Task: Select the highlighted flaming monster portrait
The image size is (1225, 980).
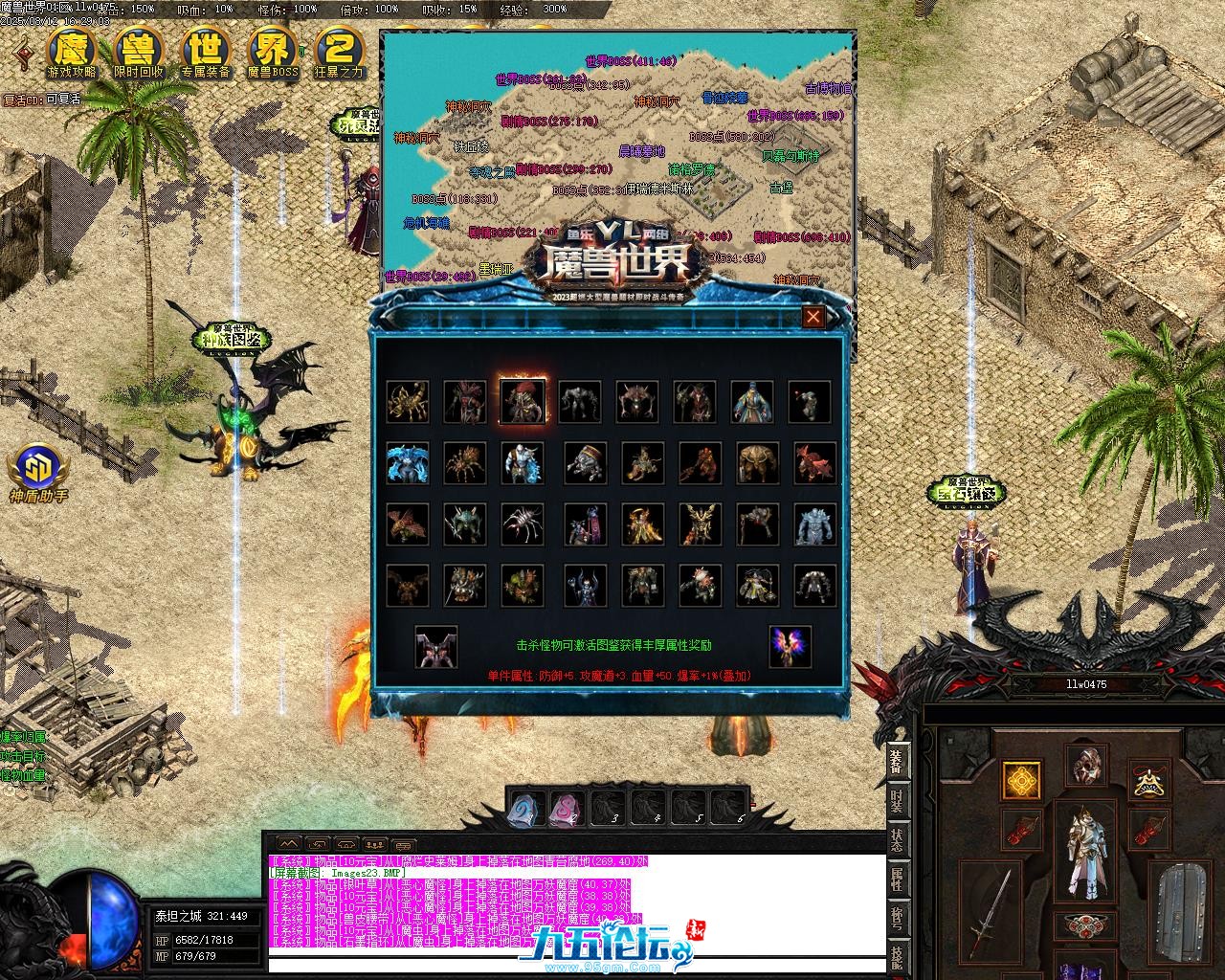Action: tap(523, 401)
